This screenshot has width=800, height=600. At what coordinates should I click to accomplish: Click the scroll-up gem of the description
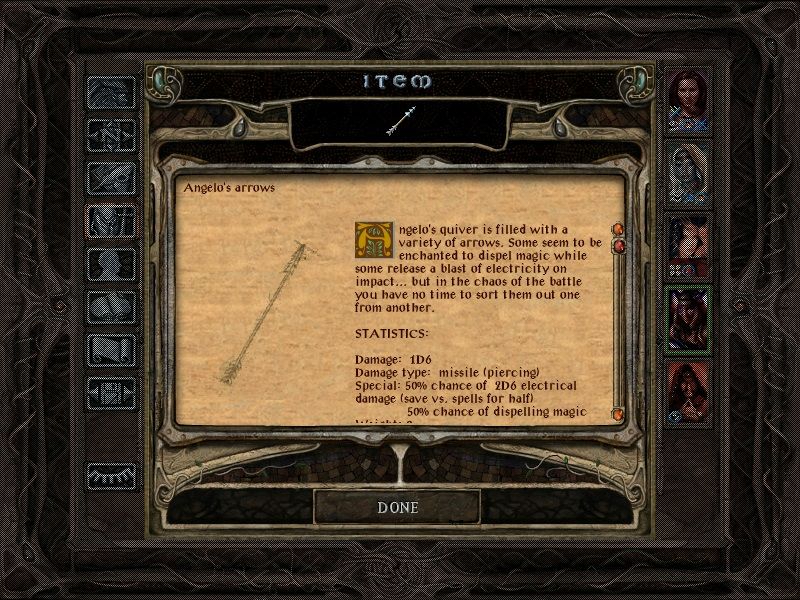click(617, 229)
